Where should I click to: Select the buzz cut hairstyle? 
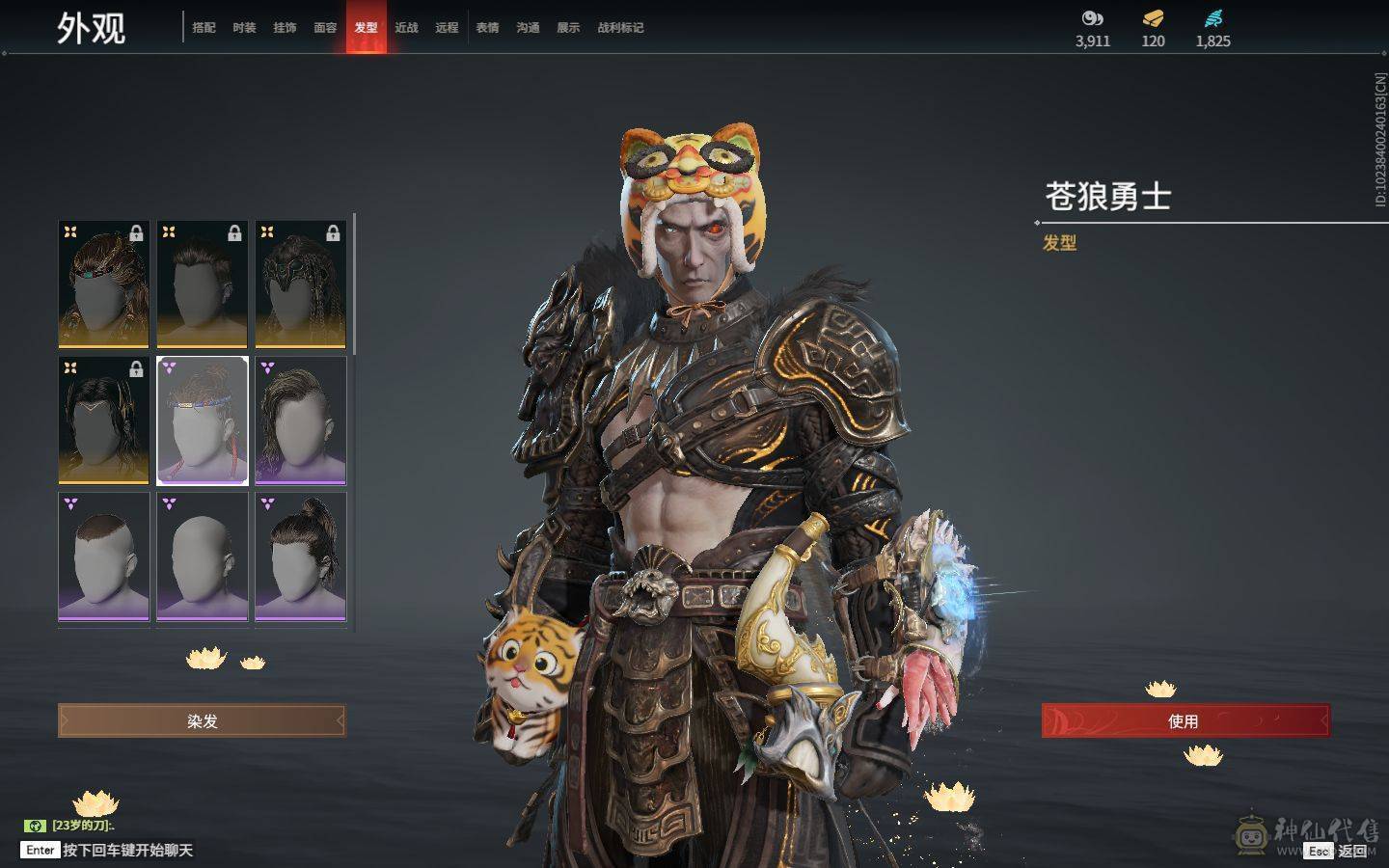(x=104, y=556)
